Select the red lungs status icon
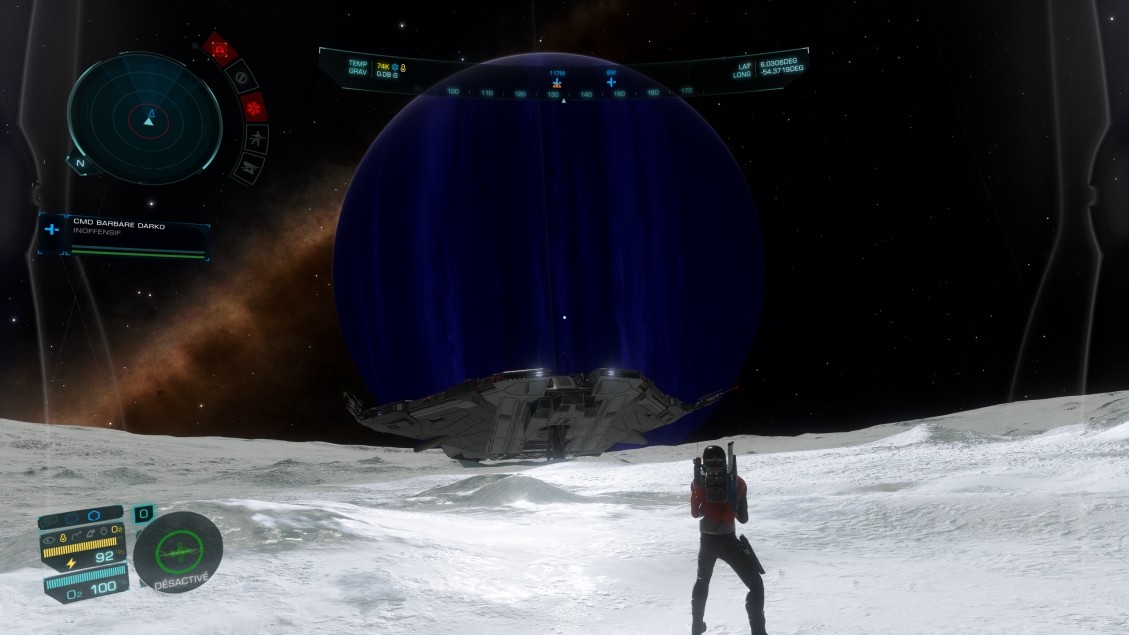Screen dimensions: 1129x635 pyautogui.click(x=219, y=49)
